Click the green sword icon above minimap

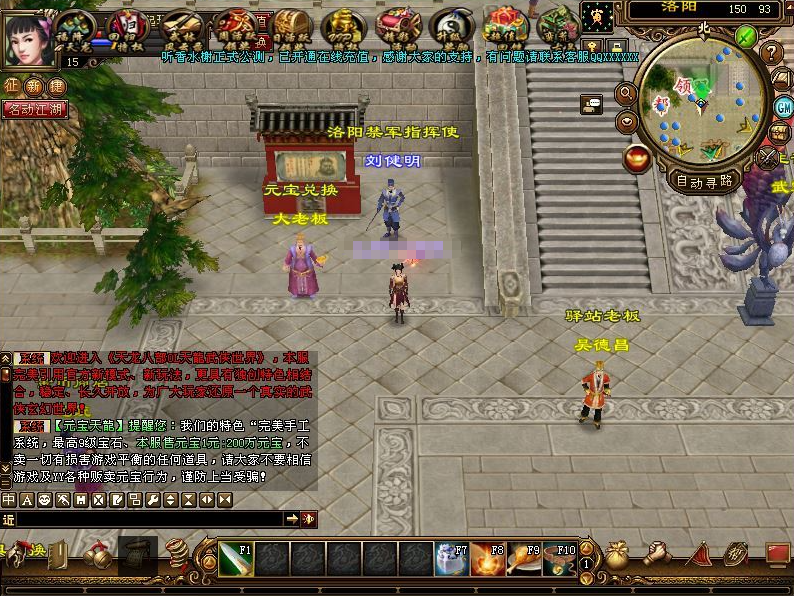746,37
